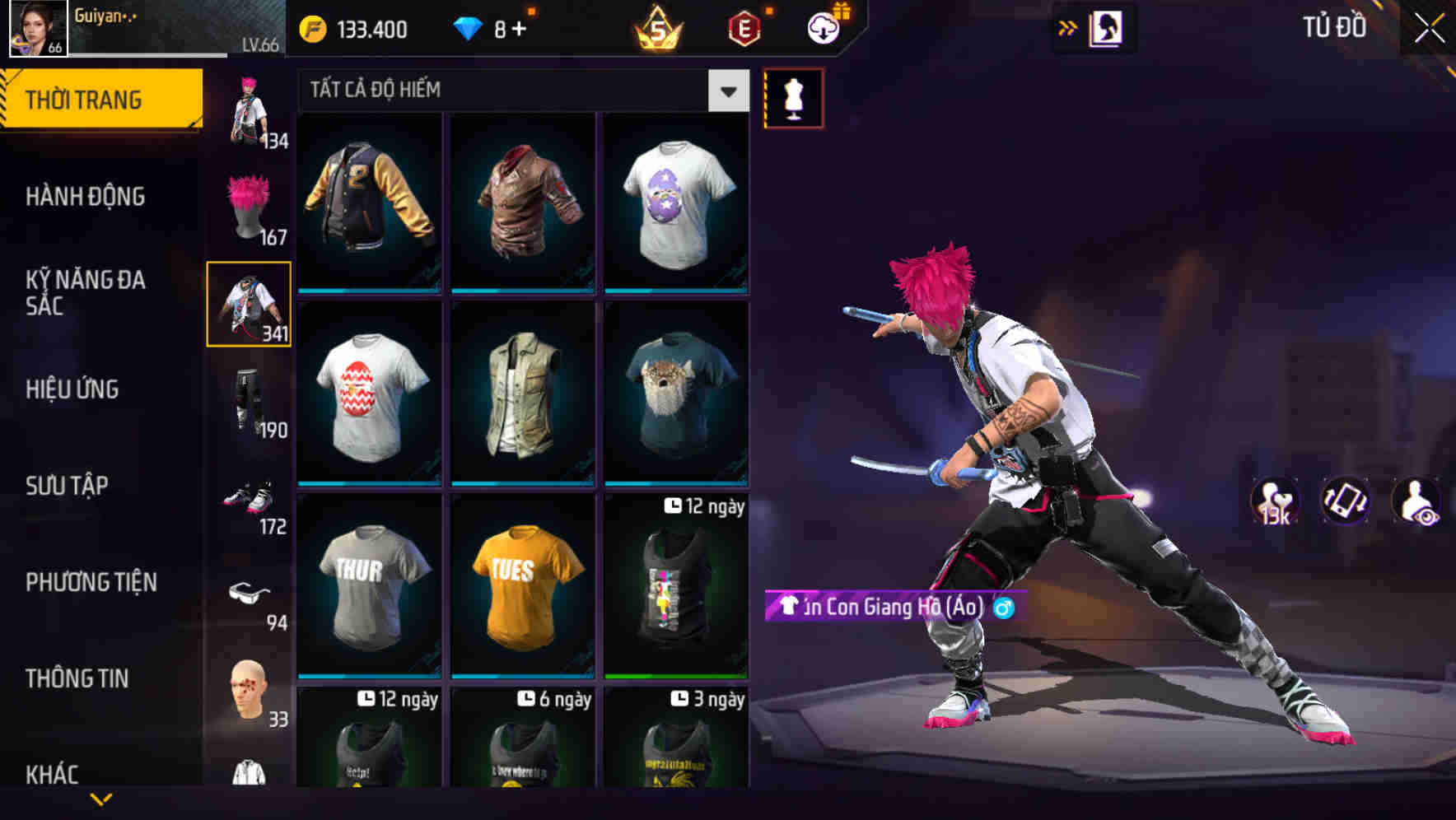Select the yellow TUES t-shirt
Image resolution: width=1456 pixels, height=820 pixels.
[522, 587]
